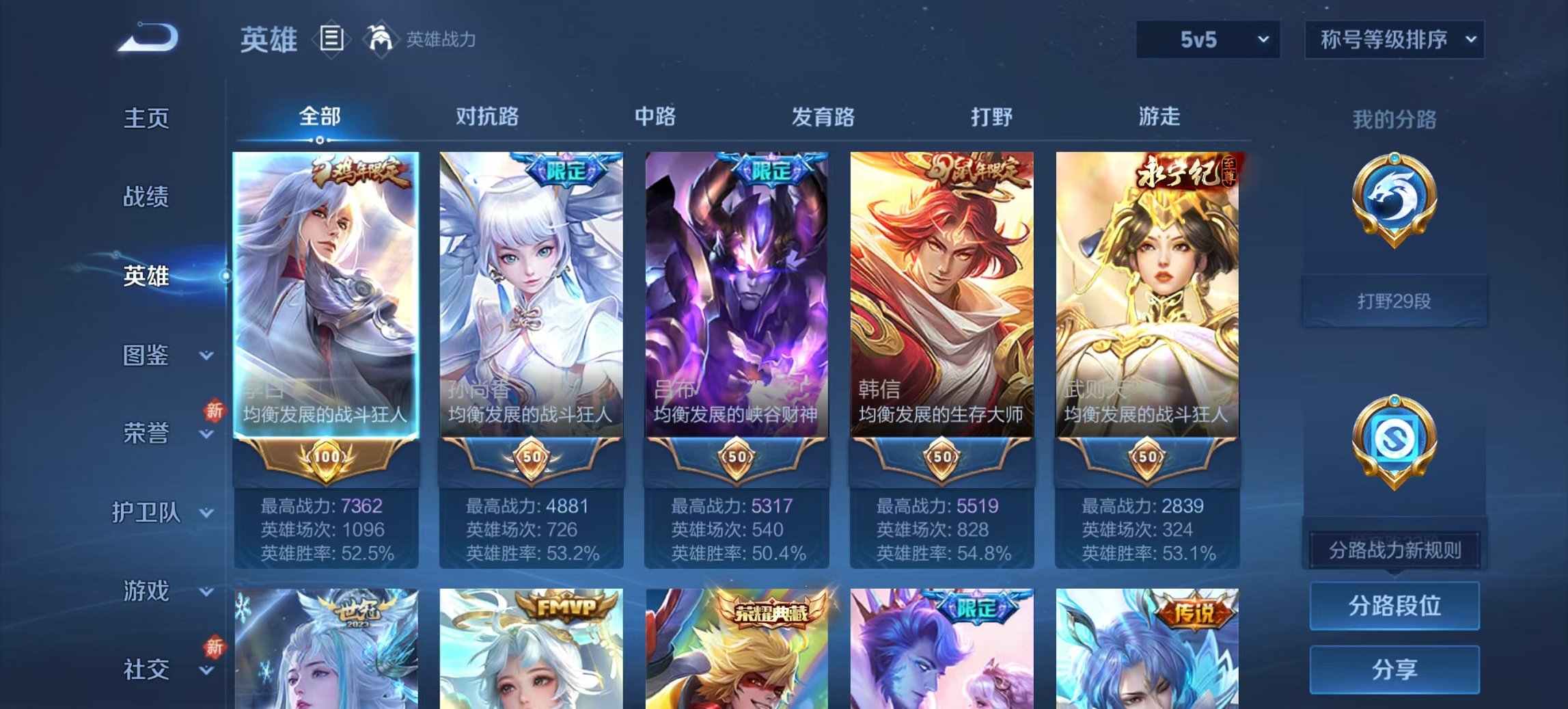The height and width of the screenshot is (709, 1568).
Task: Open the hero list detail icon beside 英雄
Action: tap(331, 40)
